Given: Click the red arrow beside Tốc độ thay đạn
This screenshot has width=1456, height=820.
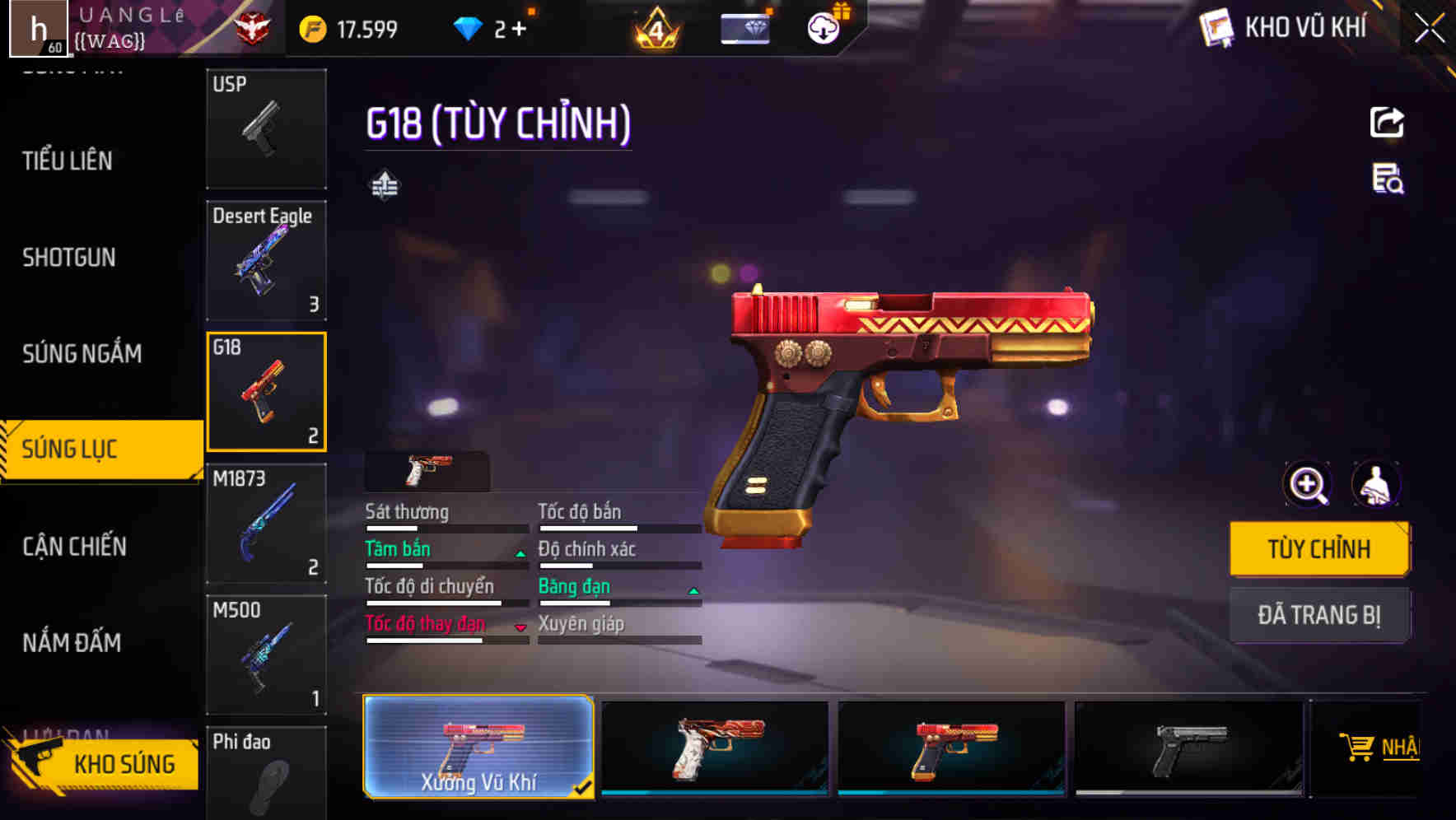Looking at the screenshot, I should (x=520, y=627).
